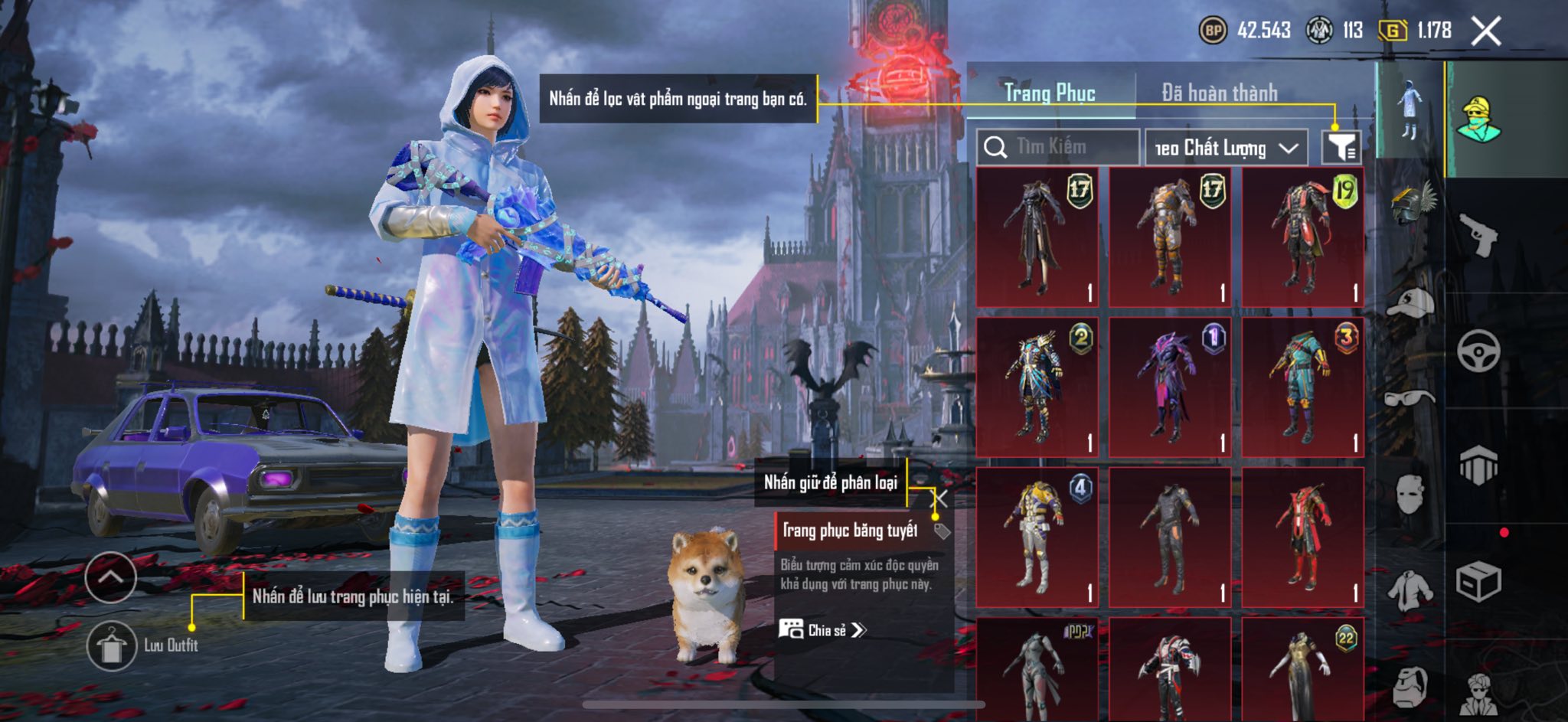
Task: Share the outfit via Chia sẻ
Action: pos(823,630)
